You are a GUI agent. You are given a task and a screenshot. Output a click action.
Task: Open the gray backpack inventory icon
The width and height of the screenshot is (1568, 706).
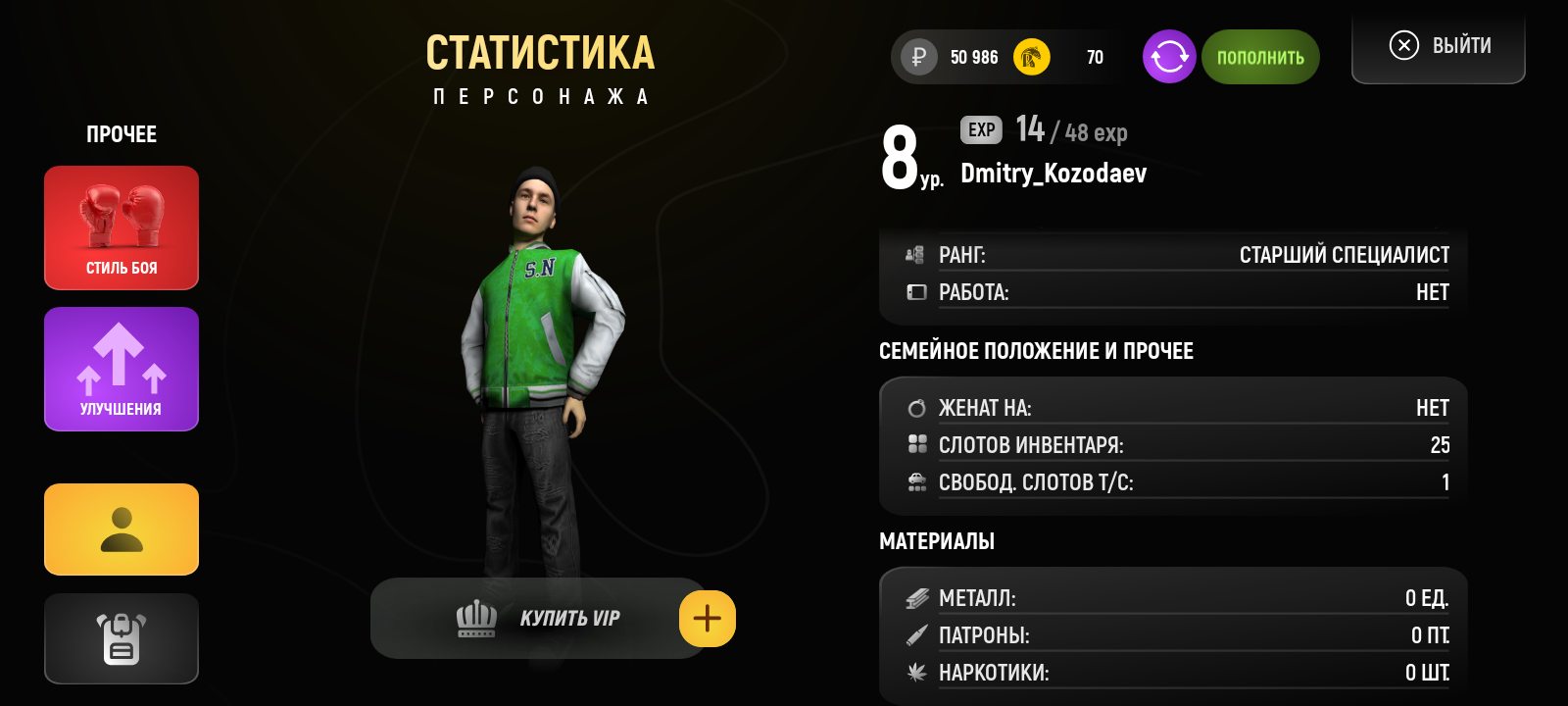[121, 638]
